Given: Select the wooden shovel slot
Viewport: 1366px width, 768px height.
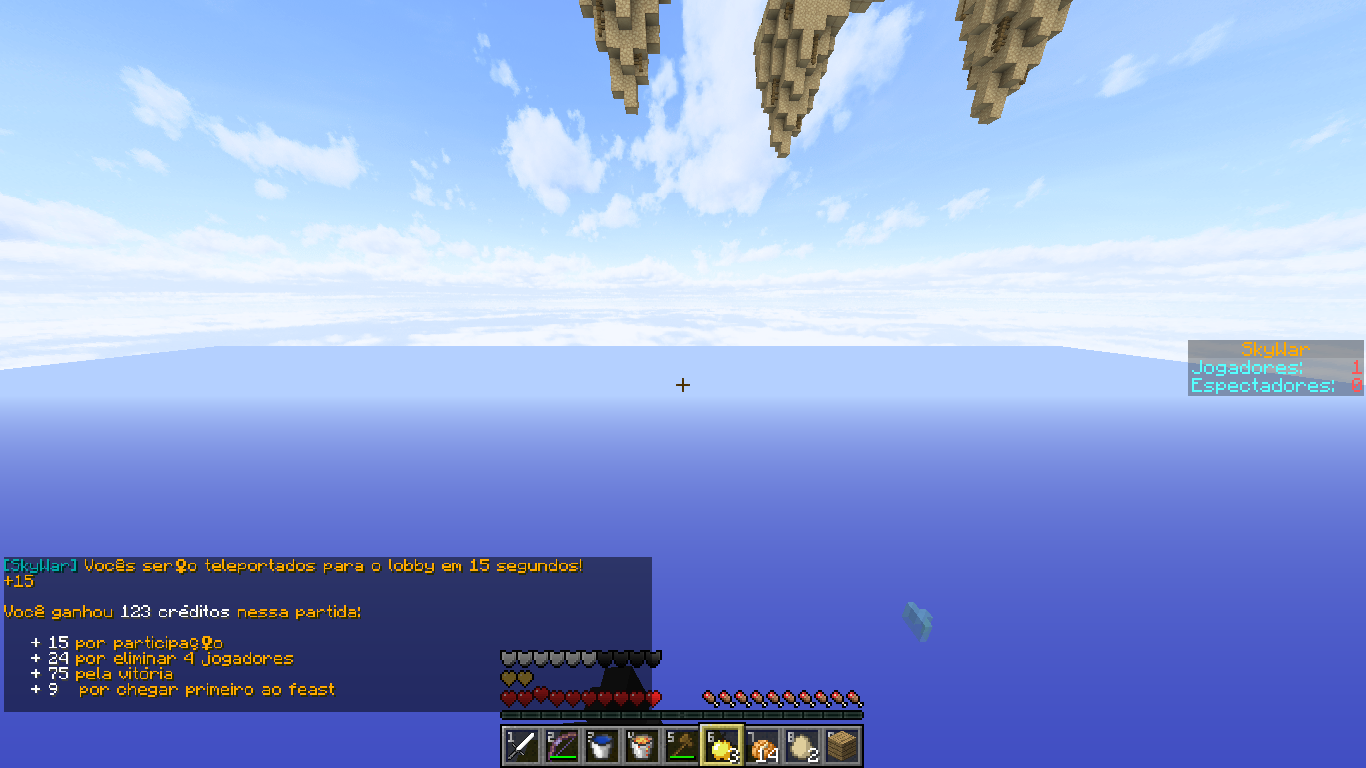Looking at the screenshot, I should (682, 746).
